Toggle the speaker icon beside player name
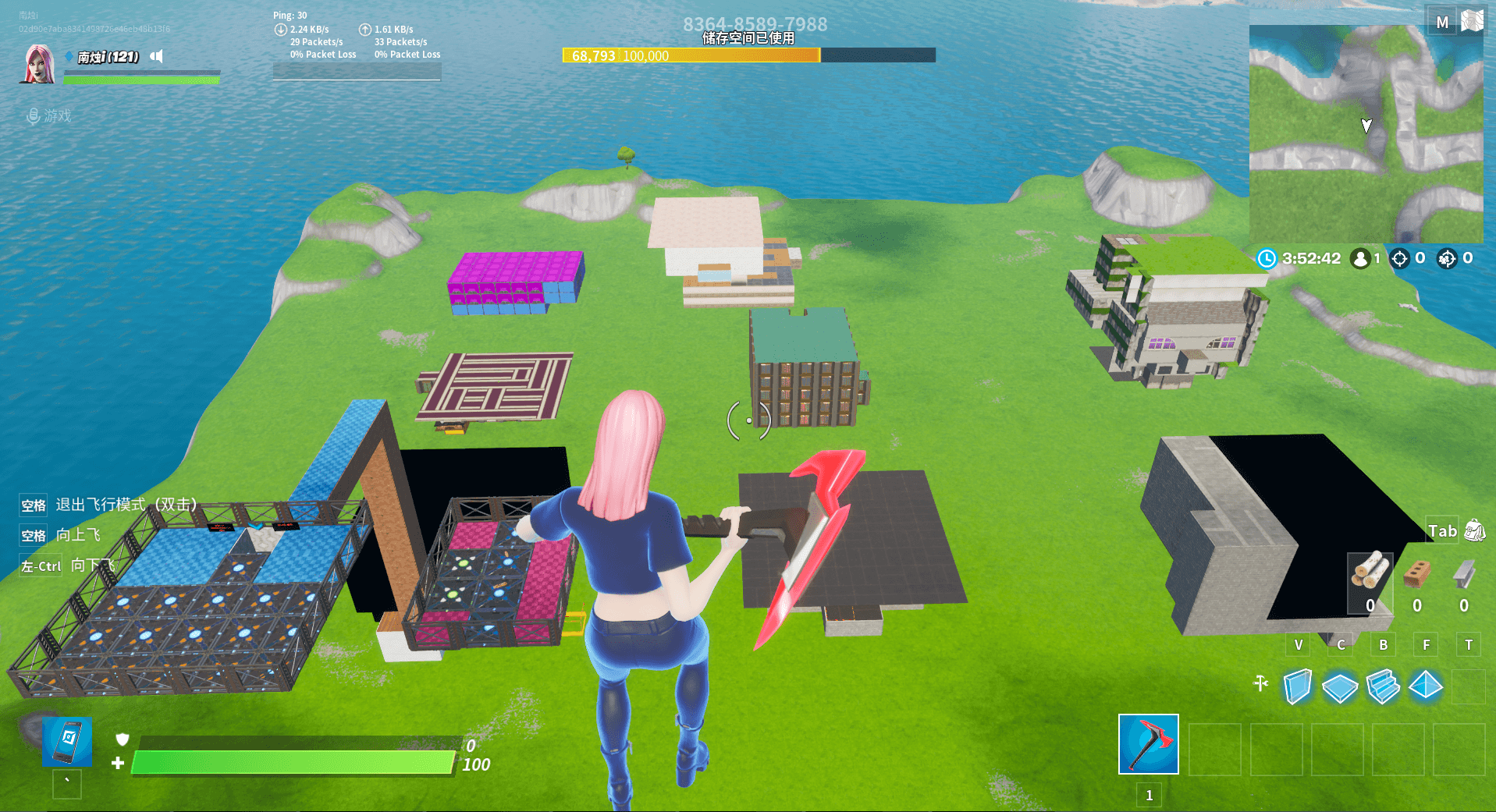The width and height of the screenshot is (1496, 812). tap(157, 56)
